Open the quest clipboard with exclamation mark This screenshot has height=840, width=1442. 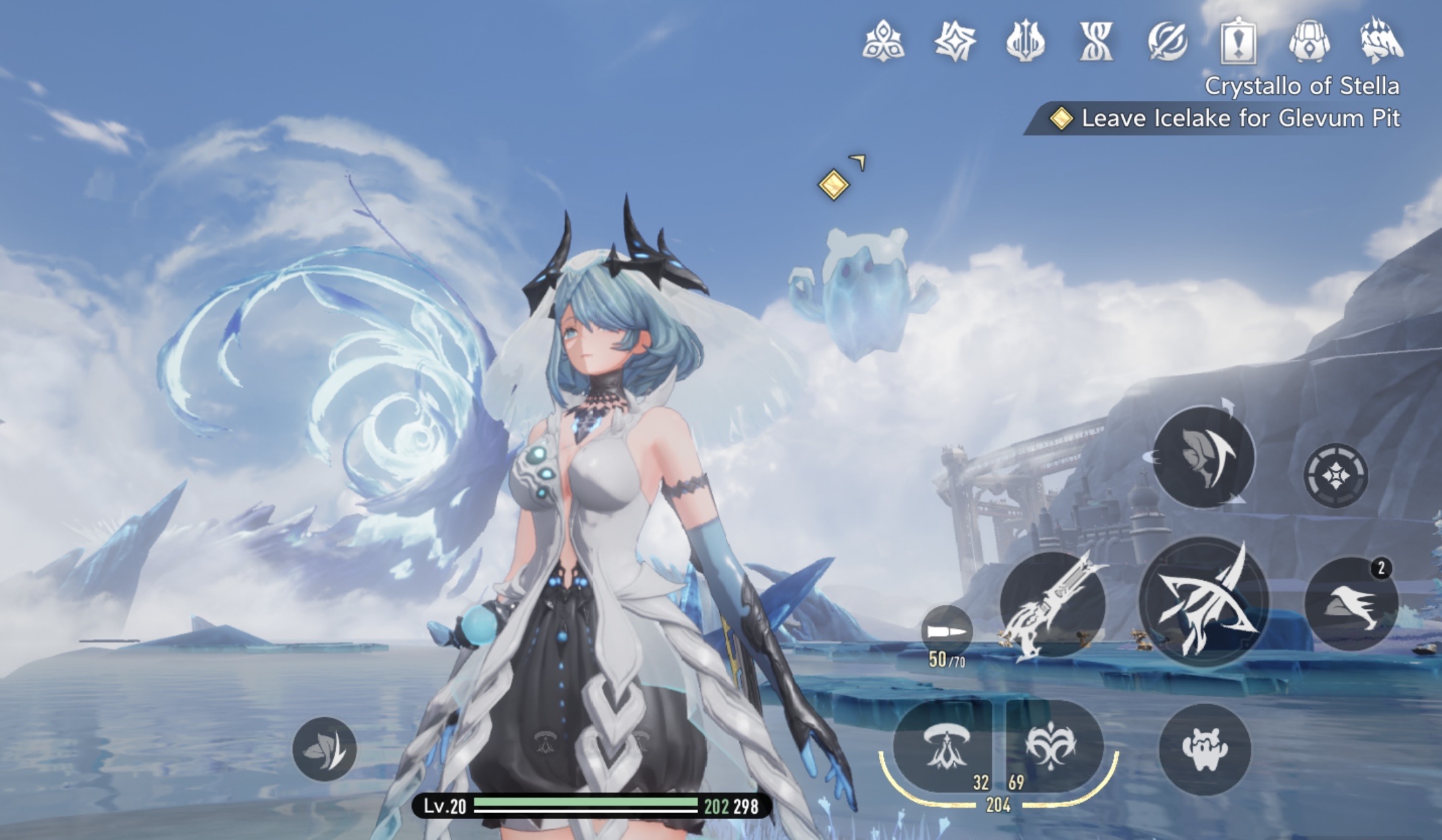coord(1238,41)
